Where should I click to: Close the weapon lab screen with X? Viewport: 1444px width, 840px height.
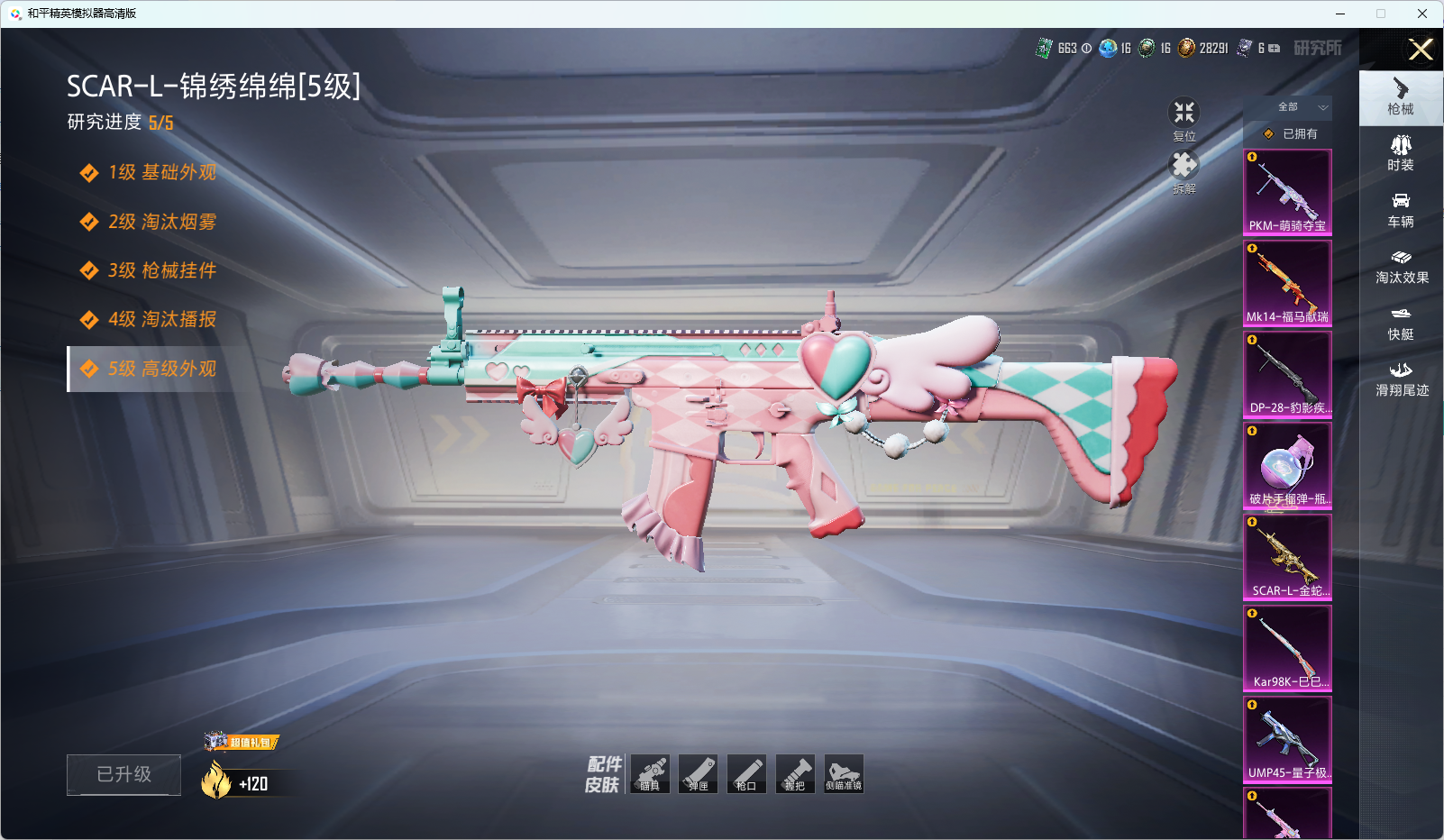pyautogui.click(x=1421, y=50)
